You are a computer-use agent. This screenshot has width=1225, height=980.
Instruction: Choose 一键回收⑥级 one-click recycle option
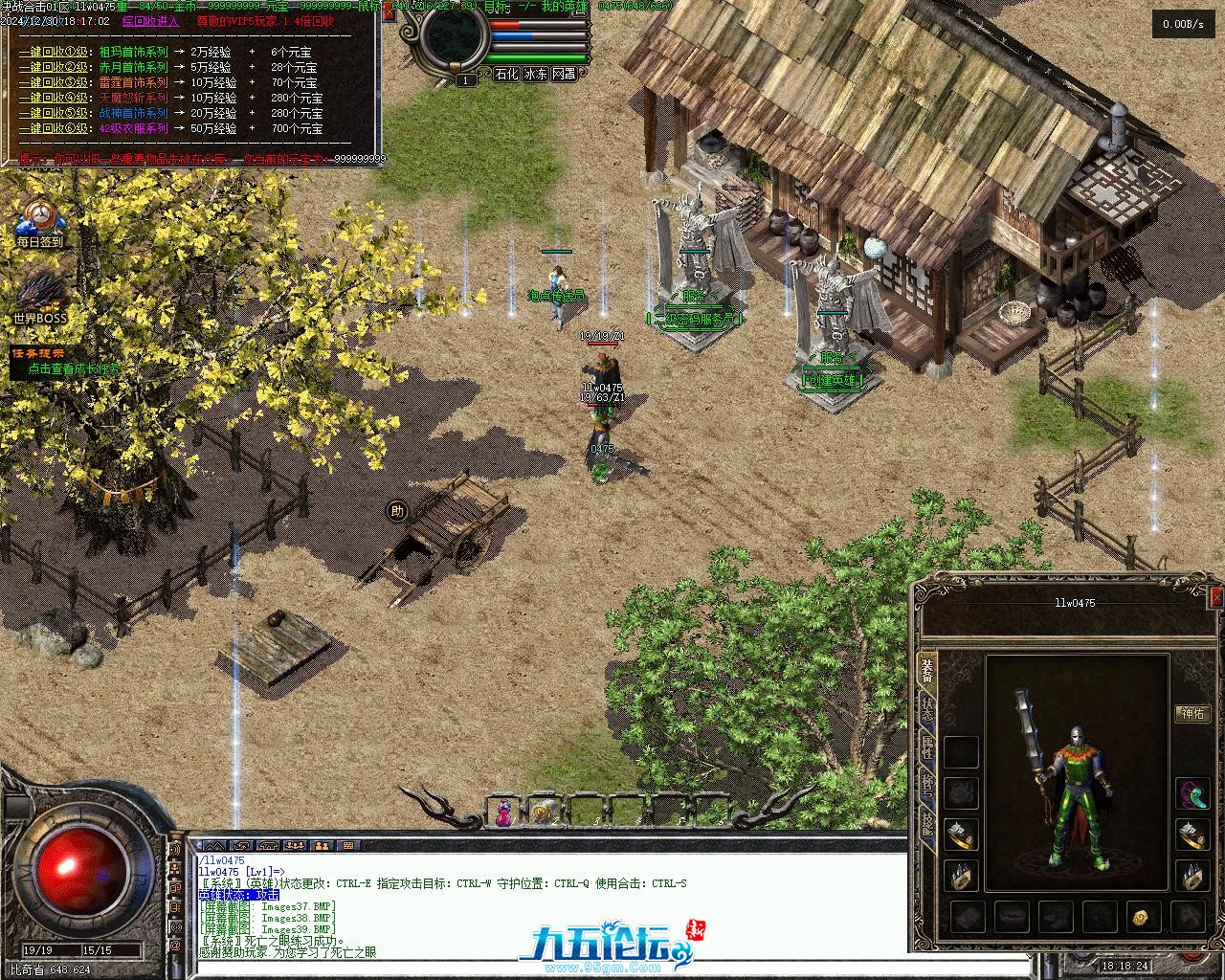pos(53,128)
